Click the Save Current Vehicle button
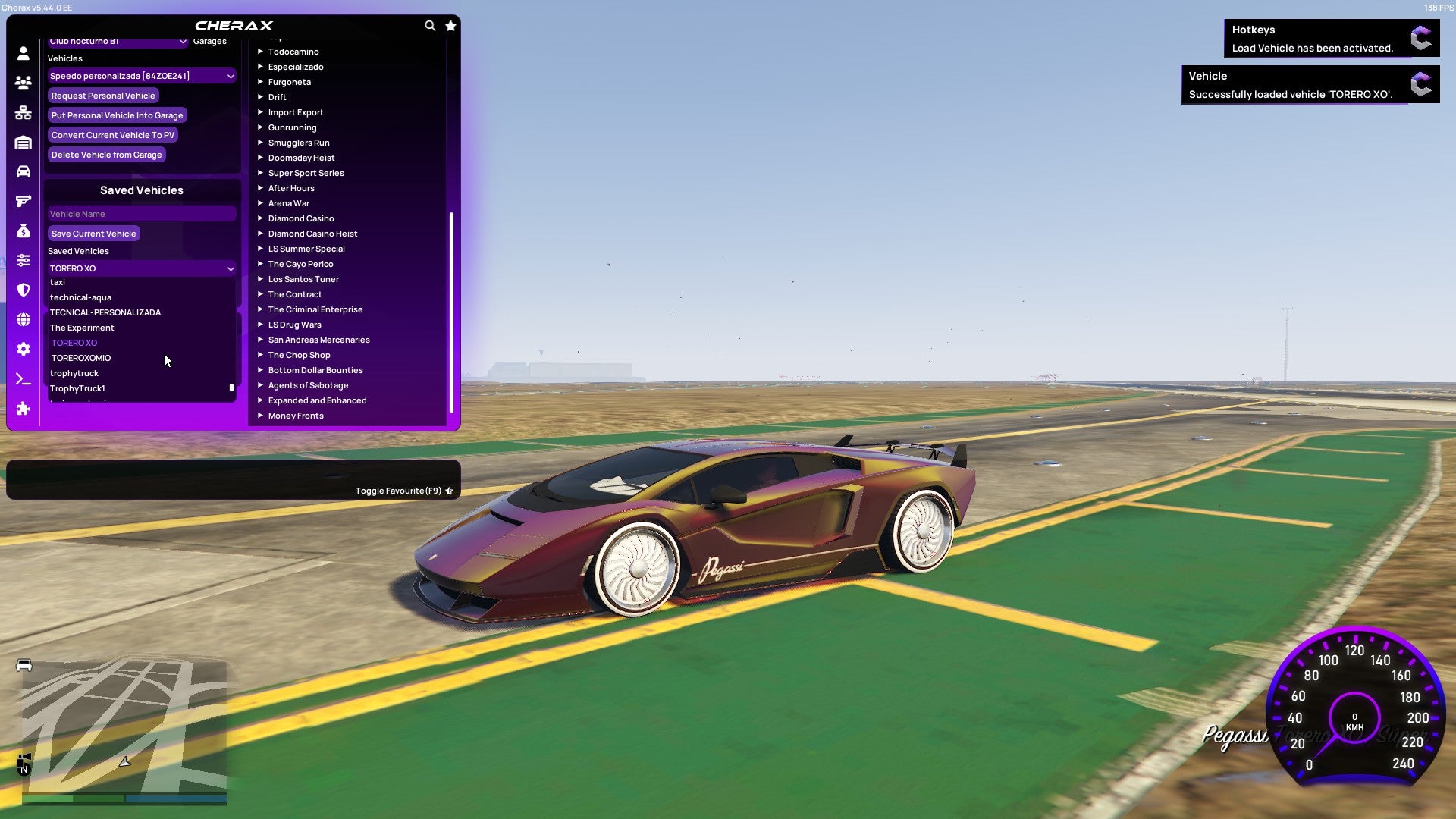The width and height of the screenshot is (1456, 819). coord(93,234)
